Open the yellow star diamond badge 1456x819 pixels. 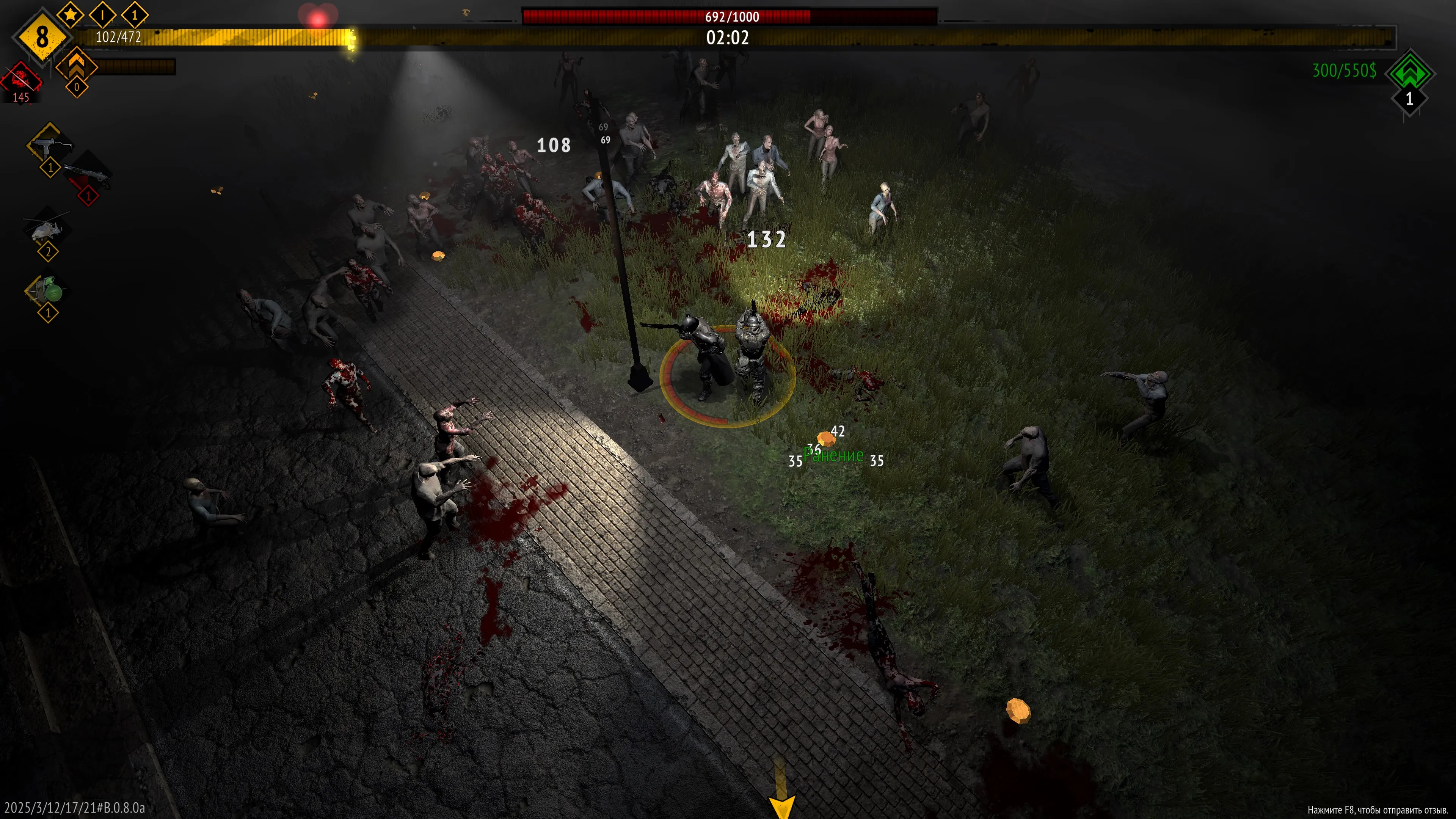point(70,14)
